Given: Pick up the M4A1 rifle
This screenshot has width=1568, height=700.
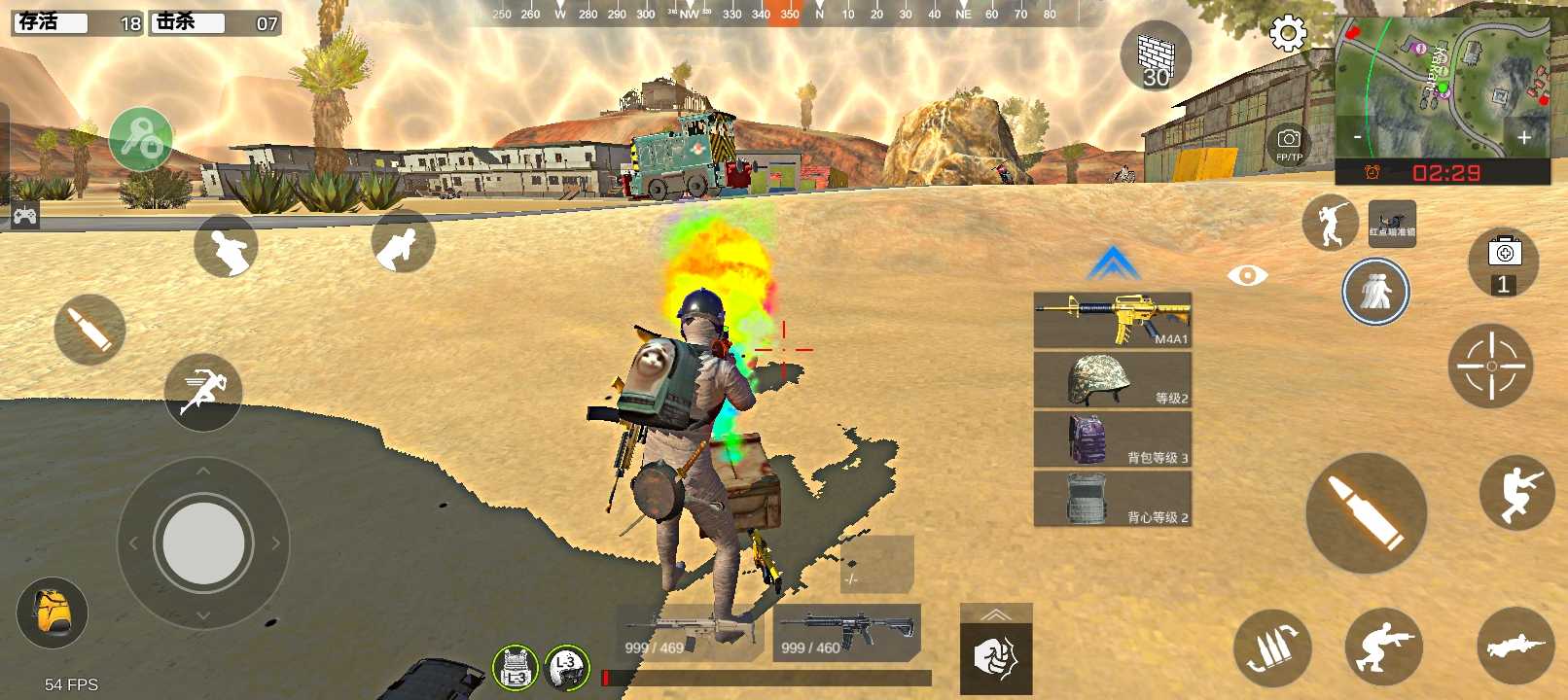Looking at the screenshot, I should tap(1112, 320).
